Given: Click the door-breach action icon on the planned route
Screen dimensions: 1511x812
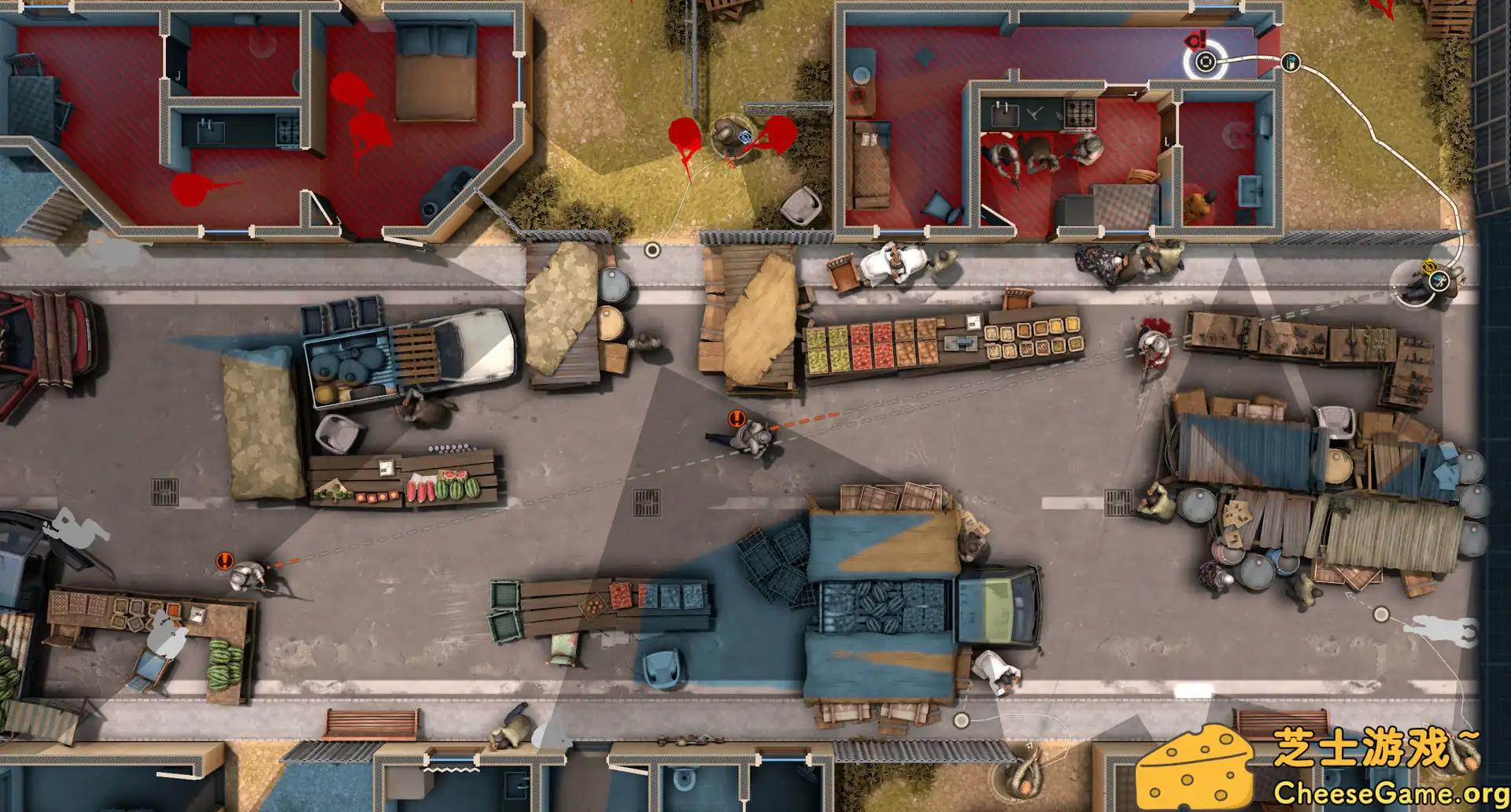Looking at the screenshot, I should click(x=1291, y=63).
